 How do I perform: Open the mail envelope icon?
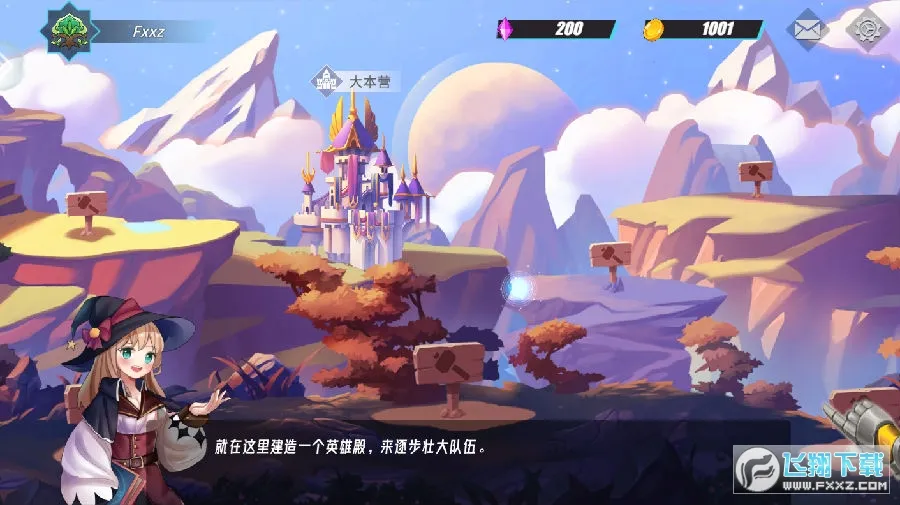808,29
